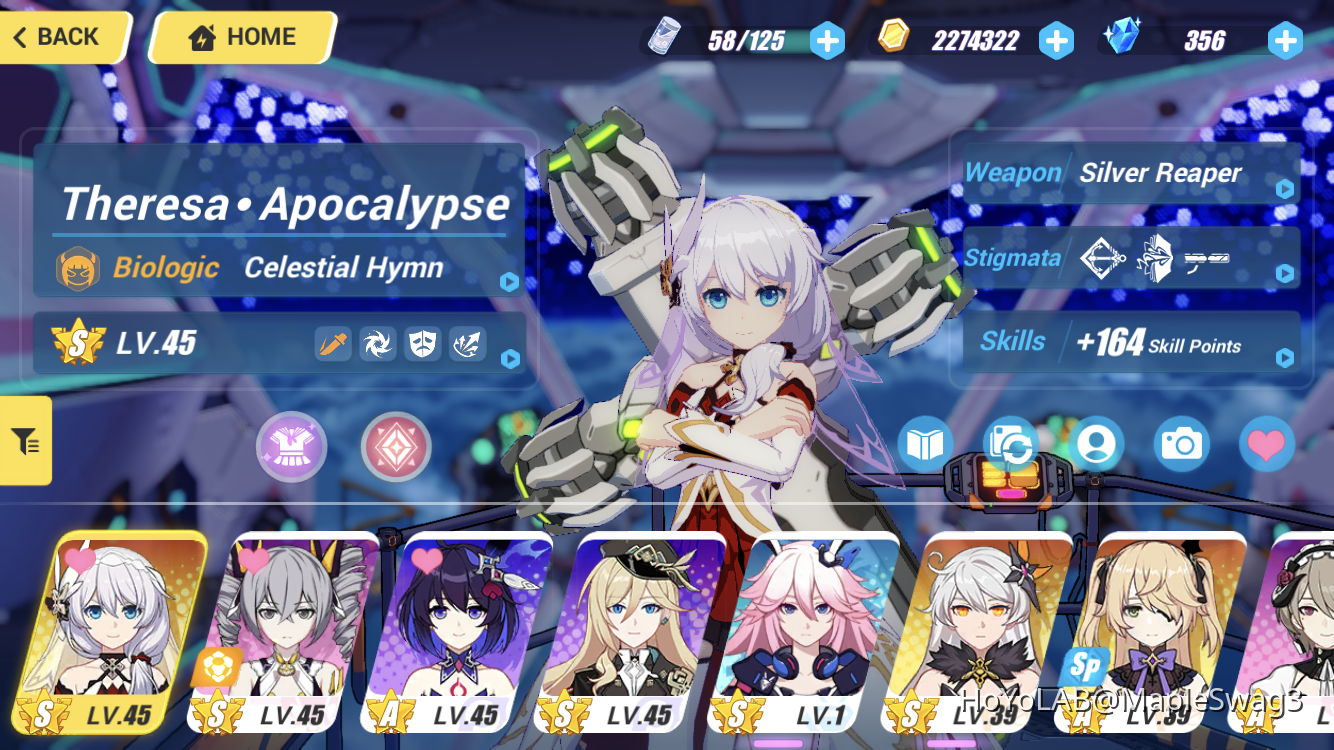
Task: Go to the Home screen
Action: coord(240,37)
